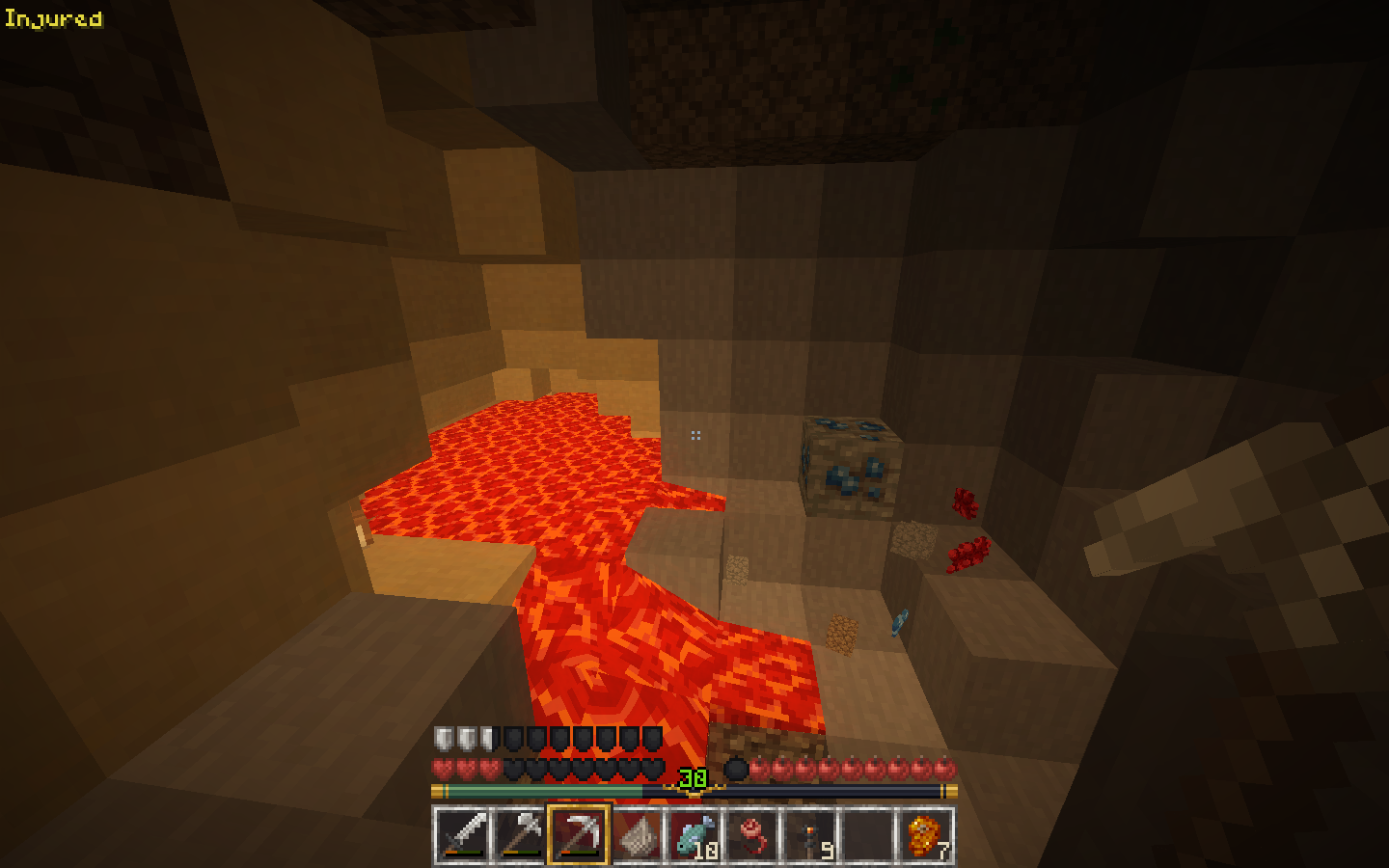The width and height of the screenshot is (1389, 868).
Task: Select the iron pickaxe hotbar slot
Action: (578, 834)
